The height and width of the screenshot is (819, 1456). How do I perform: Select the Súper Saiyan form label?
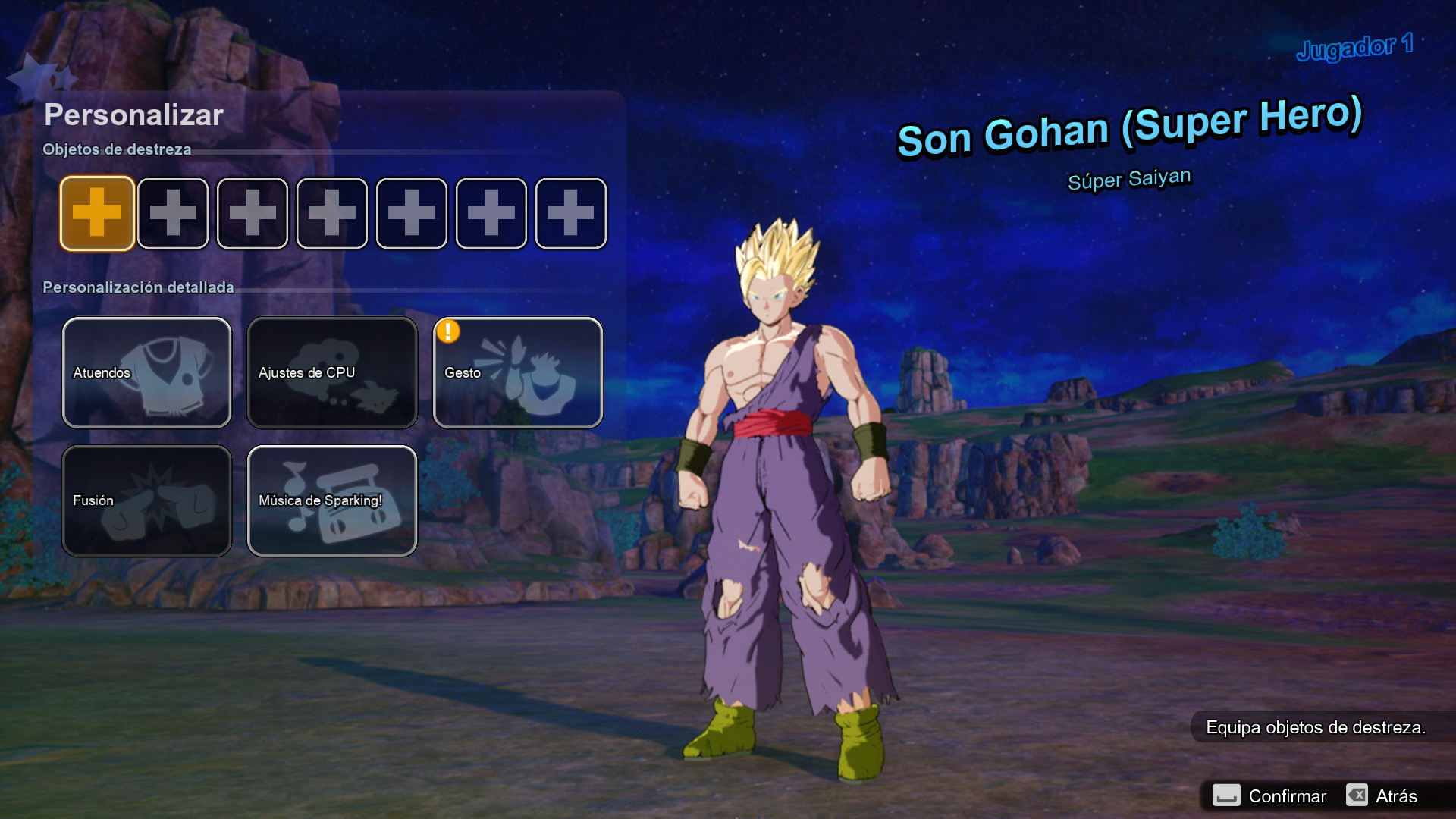[x=1128, y=177]
